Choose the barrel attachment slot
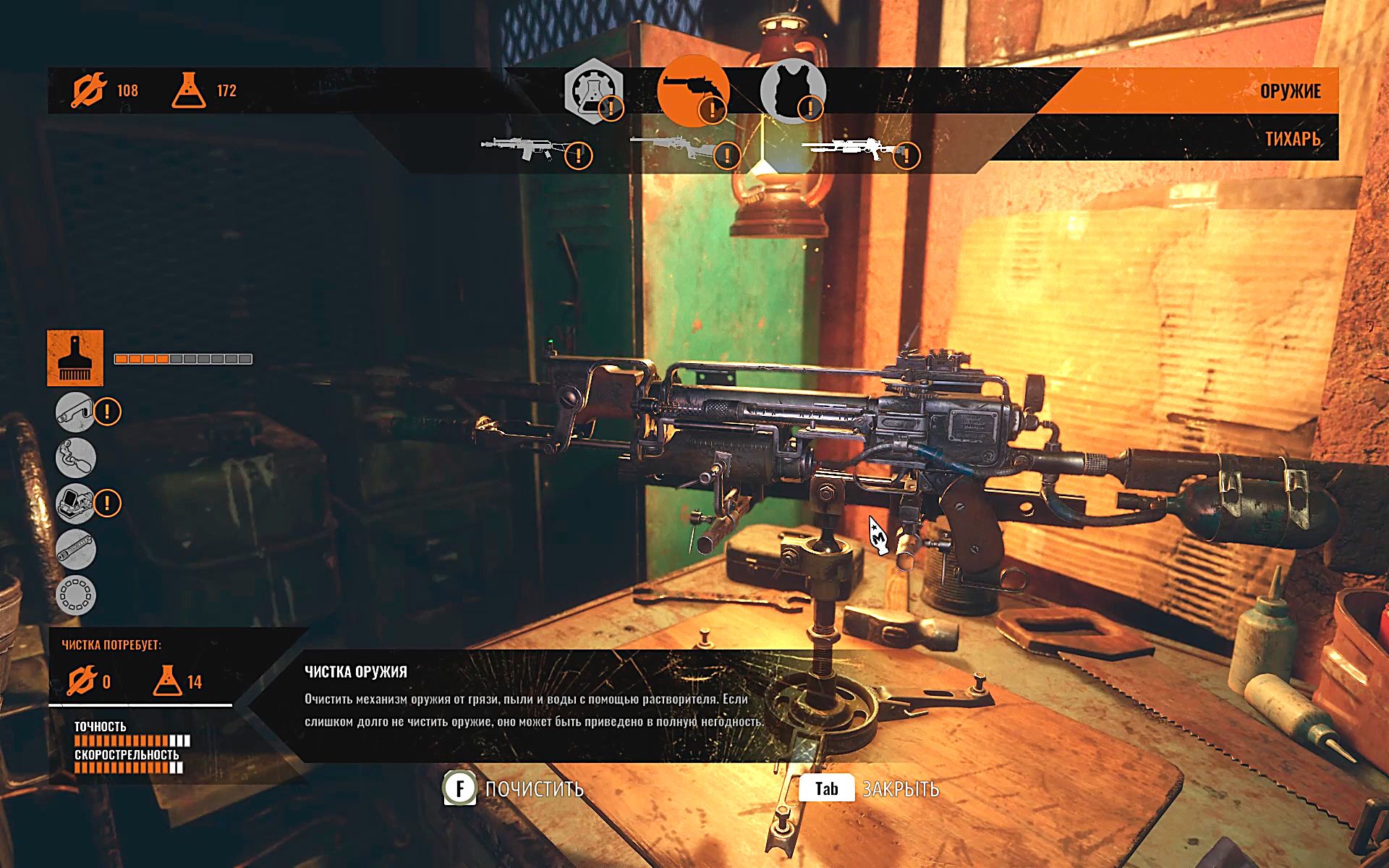This screenshot has height=868, width=1389. pyautogui.click(x=75, y=548)
